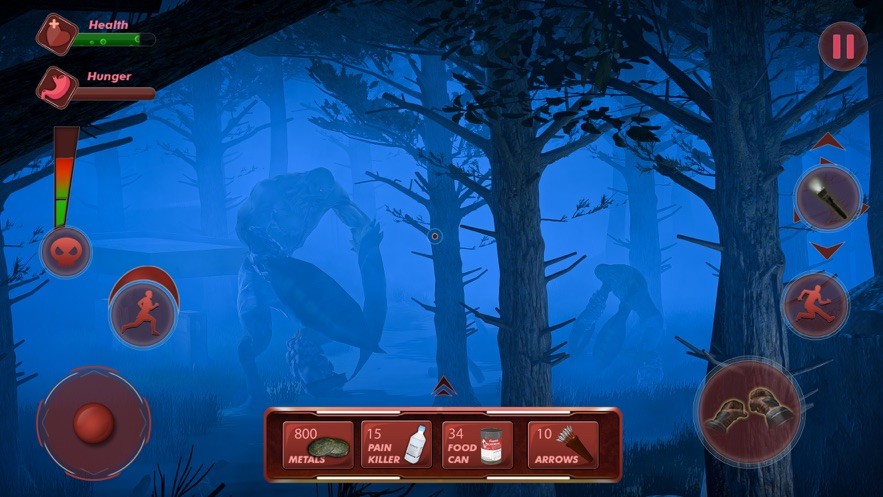Tap the running man button below flashlight

click(x=815, y=303)
